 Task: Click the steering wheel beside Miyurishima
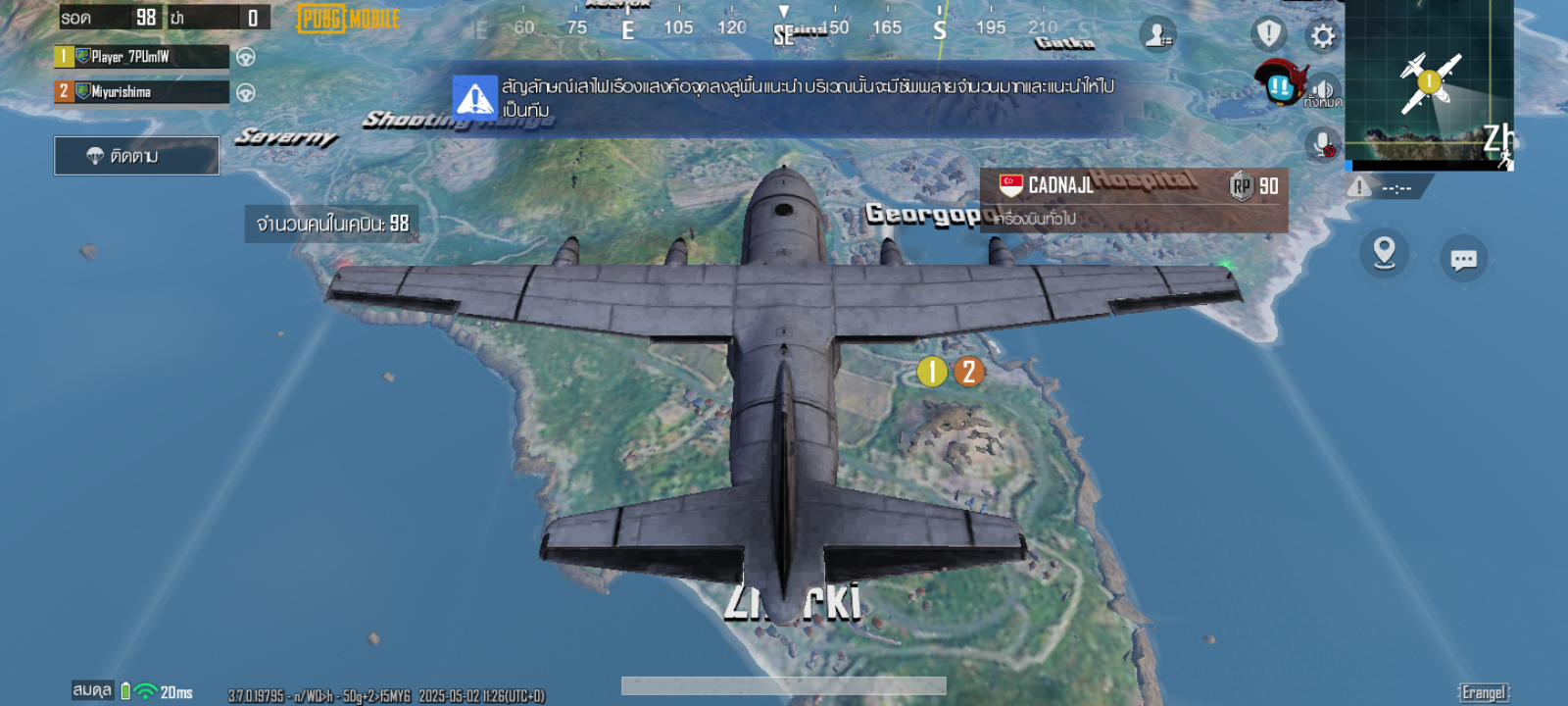point(246,93)
